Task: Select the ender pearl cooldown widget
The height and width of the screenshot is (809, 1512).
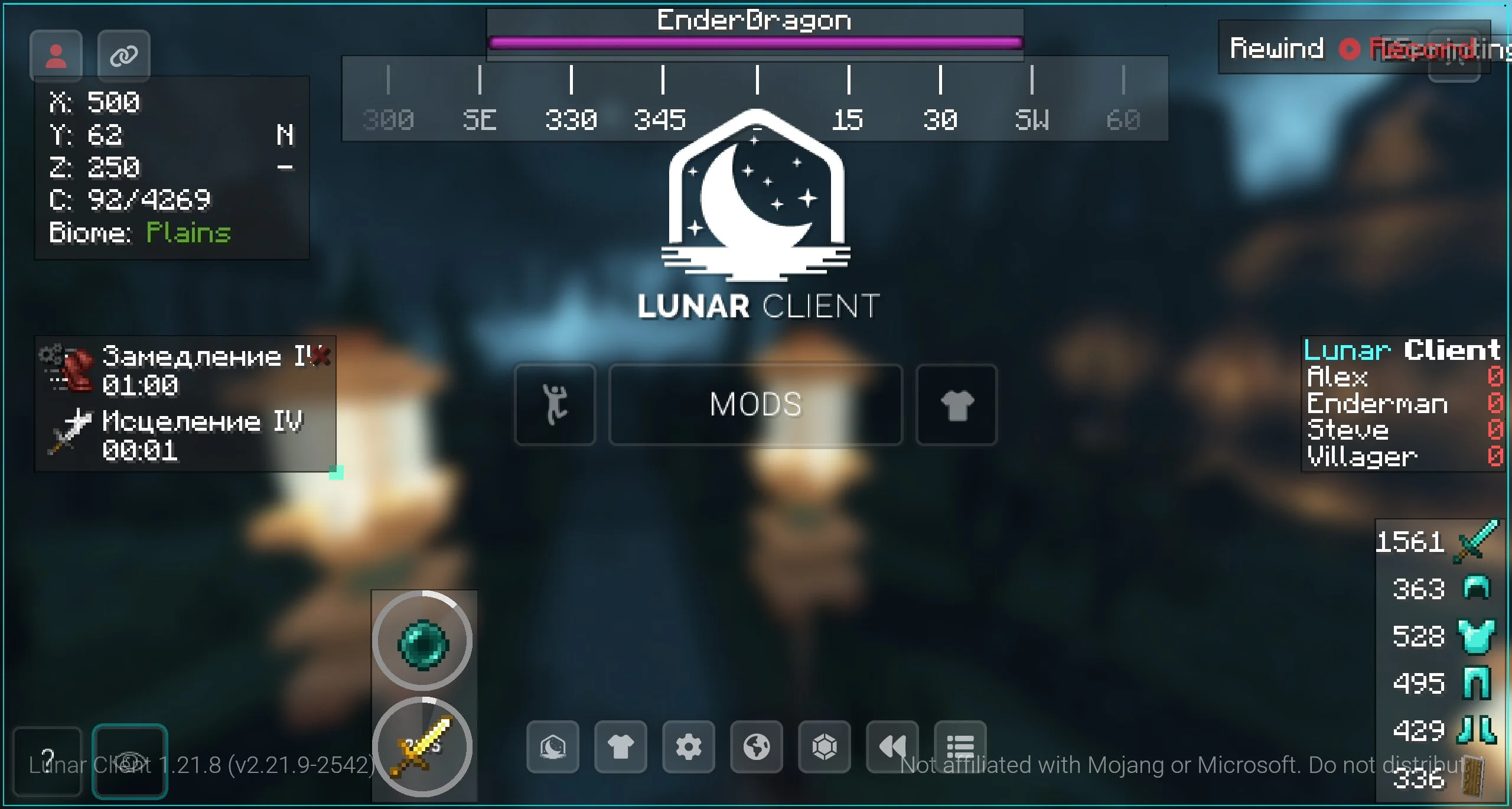Action: pyautogui.click(x=422, y=642)
